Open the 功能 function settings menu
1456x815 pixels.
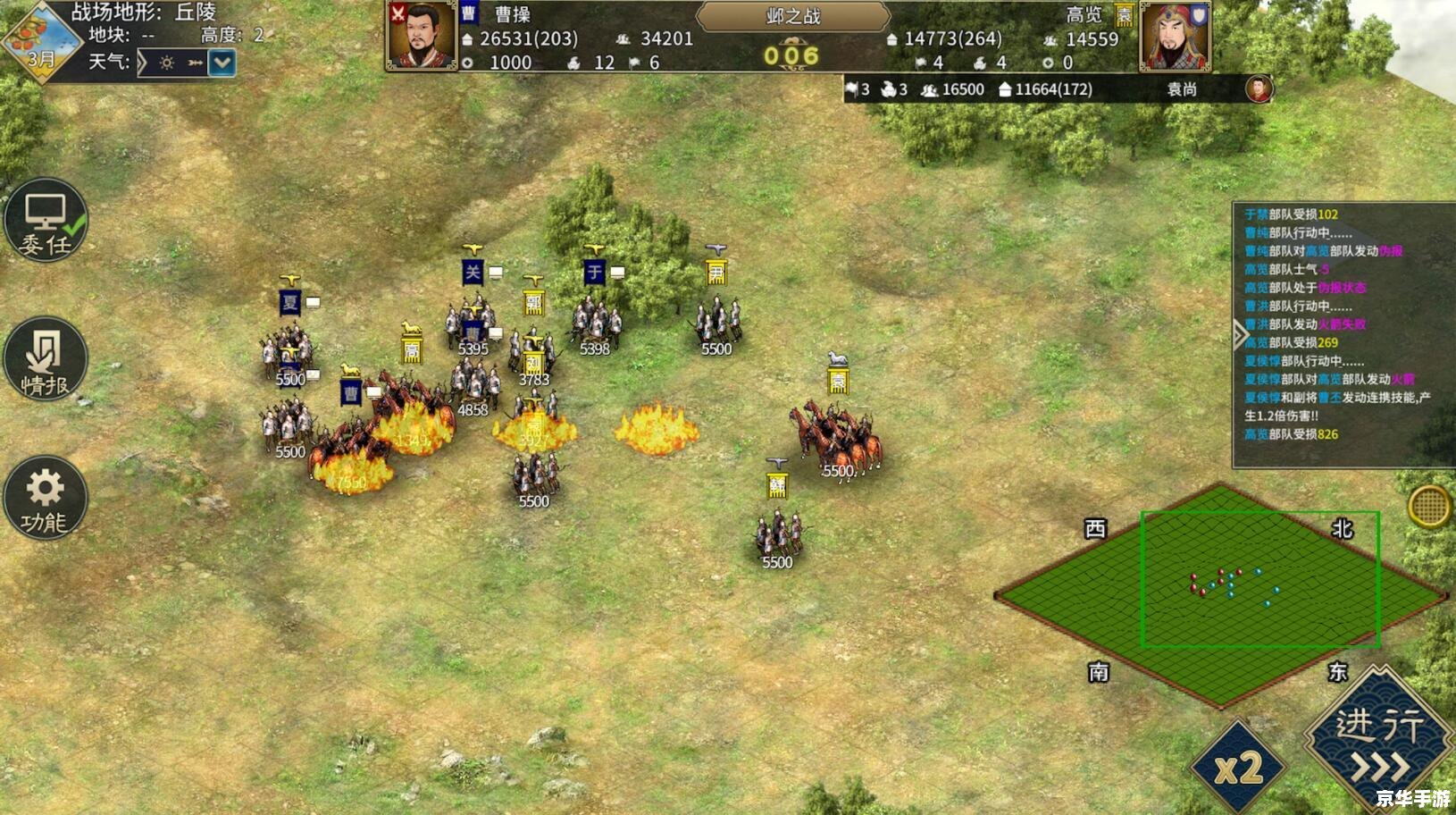pyautogui.click(x=46, y=498)
